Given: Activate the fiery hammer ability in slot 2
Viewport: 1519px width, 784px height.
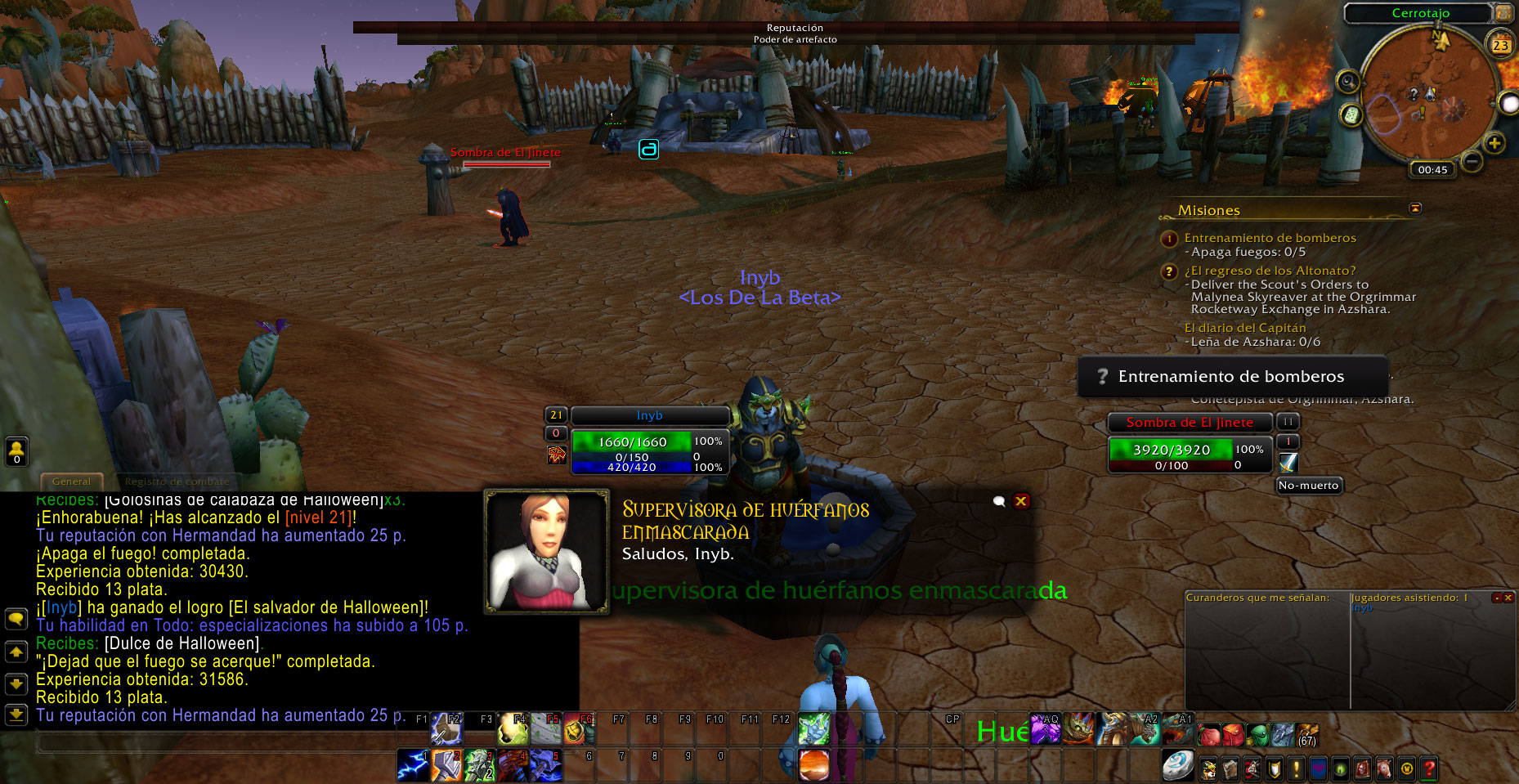Looking at the screenshot, I should [x=446, y=765].
